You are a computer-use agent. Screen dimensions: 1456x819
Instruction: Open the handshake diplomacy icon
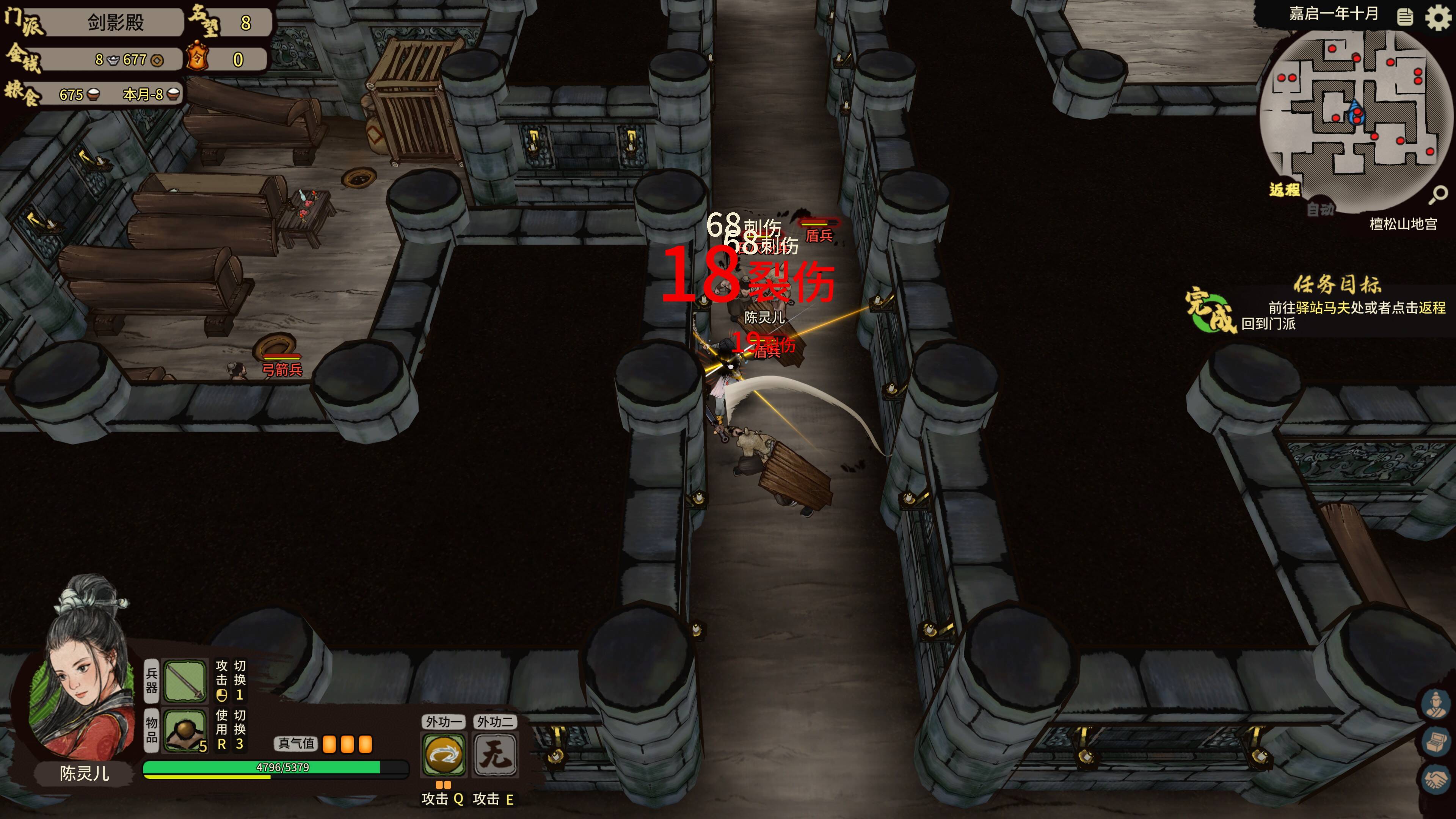click(x=1436, y=779)
